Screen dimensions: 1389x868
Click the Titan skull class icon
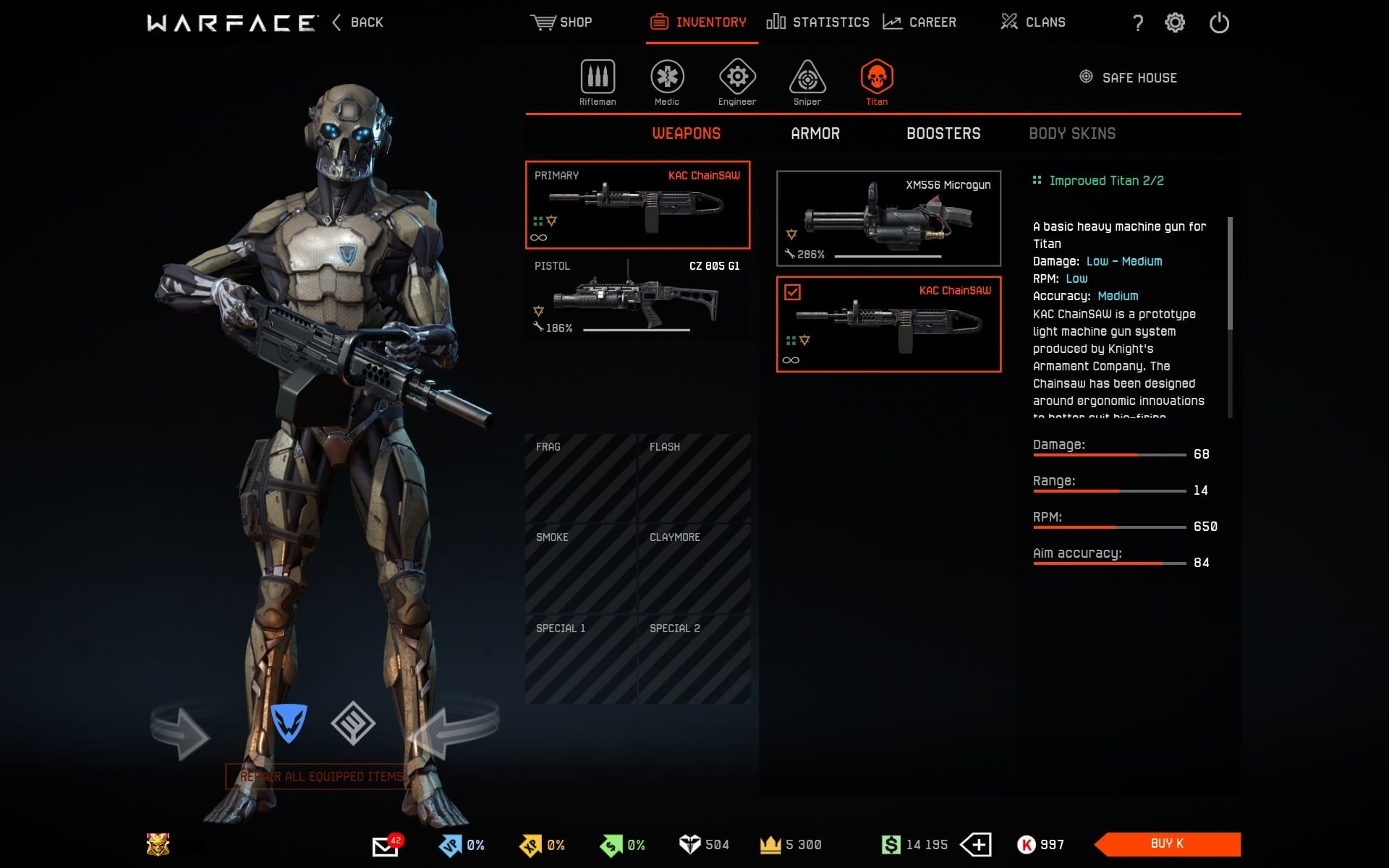[x=876, y=80]
